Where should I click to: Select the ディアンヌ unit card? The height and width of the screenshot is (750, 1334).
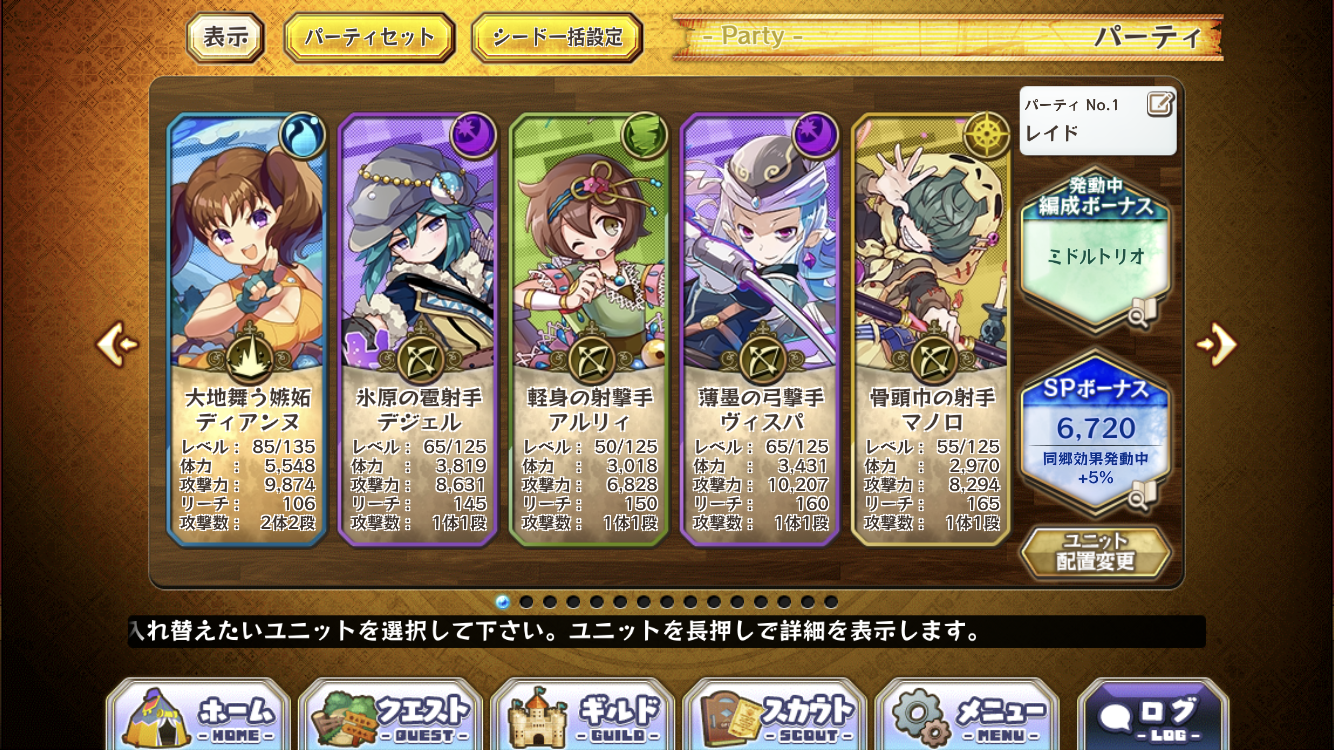(248, 330)
